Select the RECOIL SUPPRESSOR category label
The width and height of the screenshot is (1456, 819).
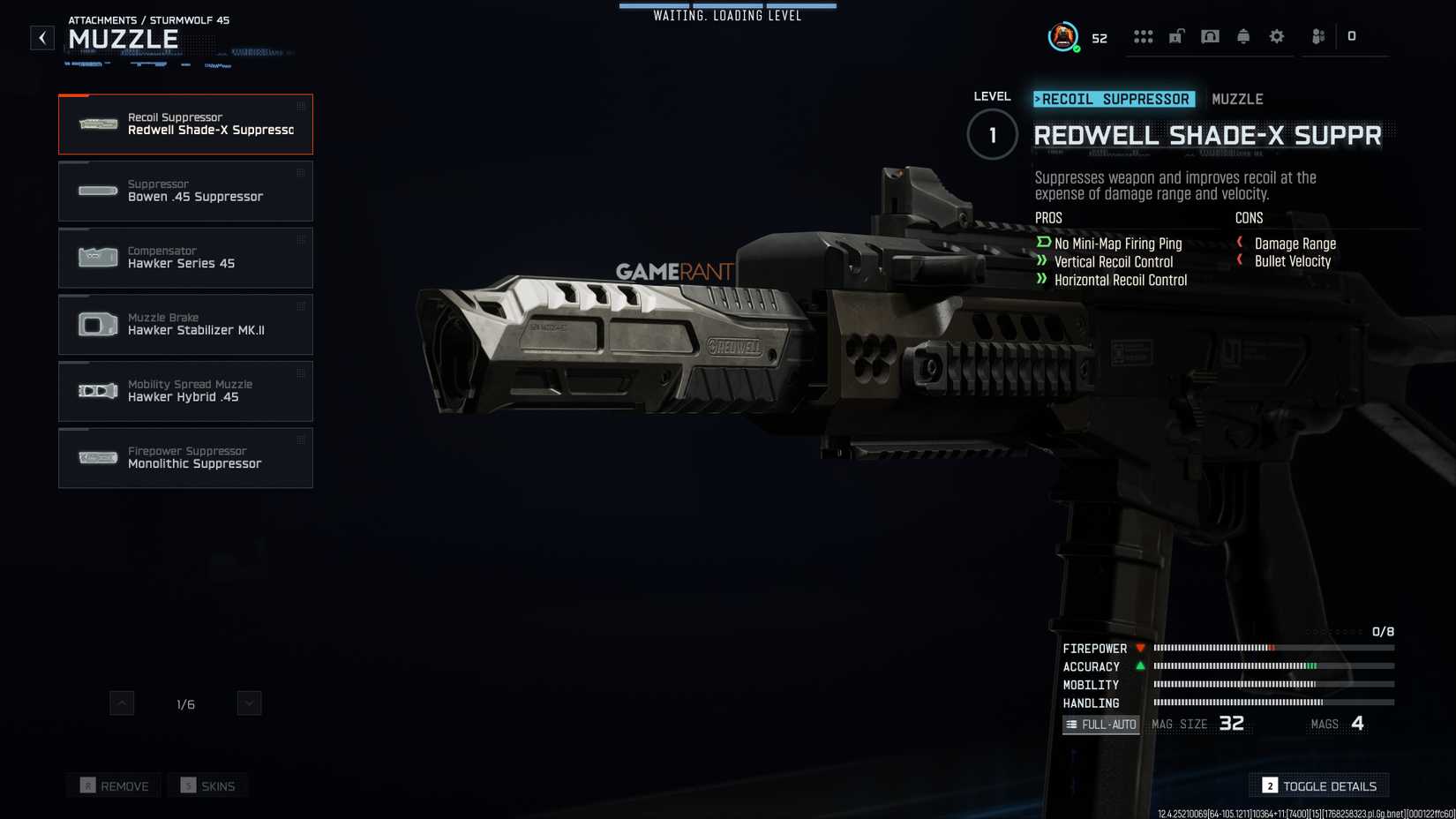[1114, 99]
